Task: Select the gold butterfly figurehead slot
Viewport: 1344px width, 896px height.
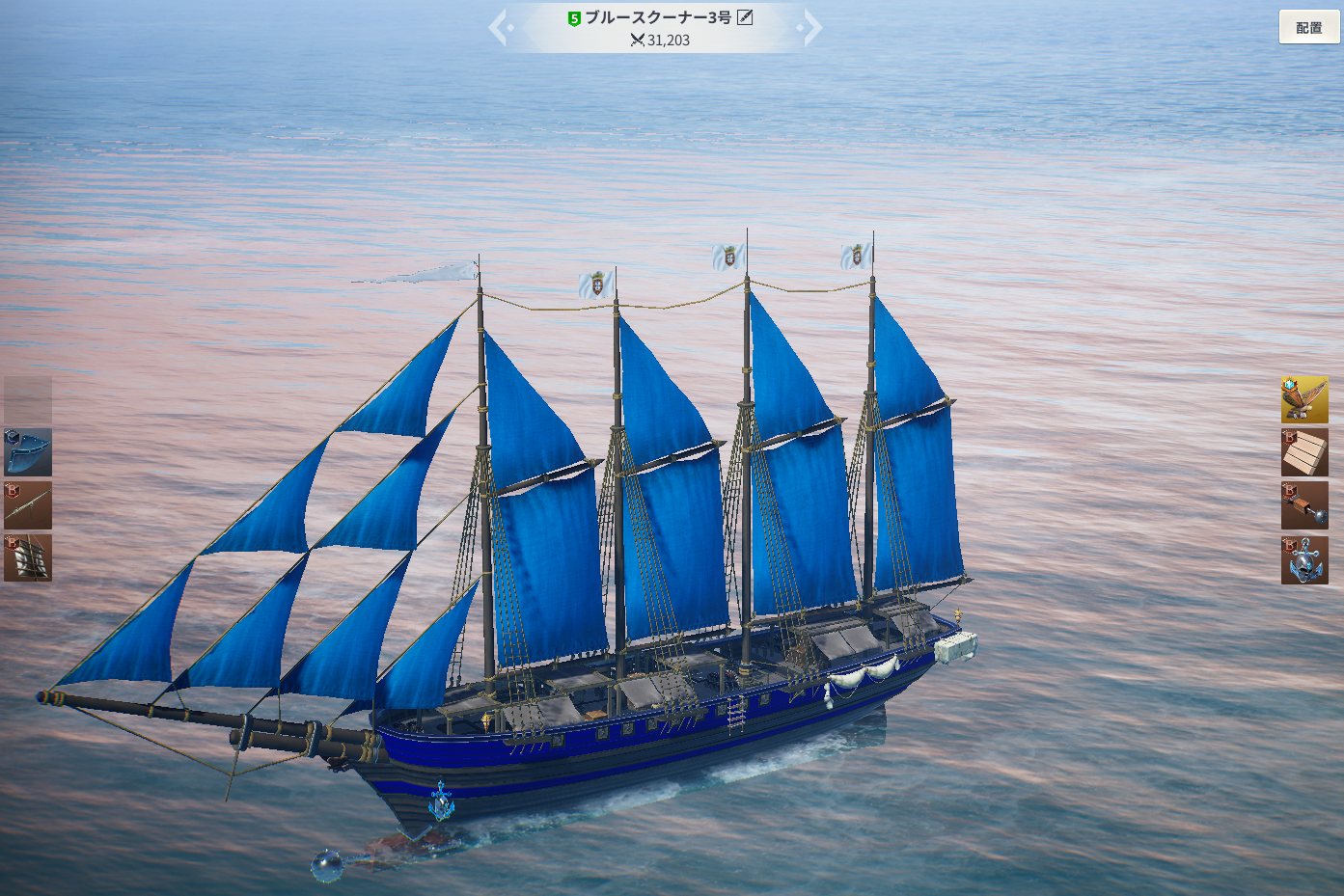Action: 1304,400
